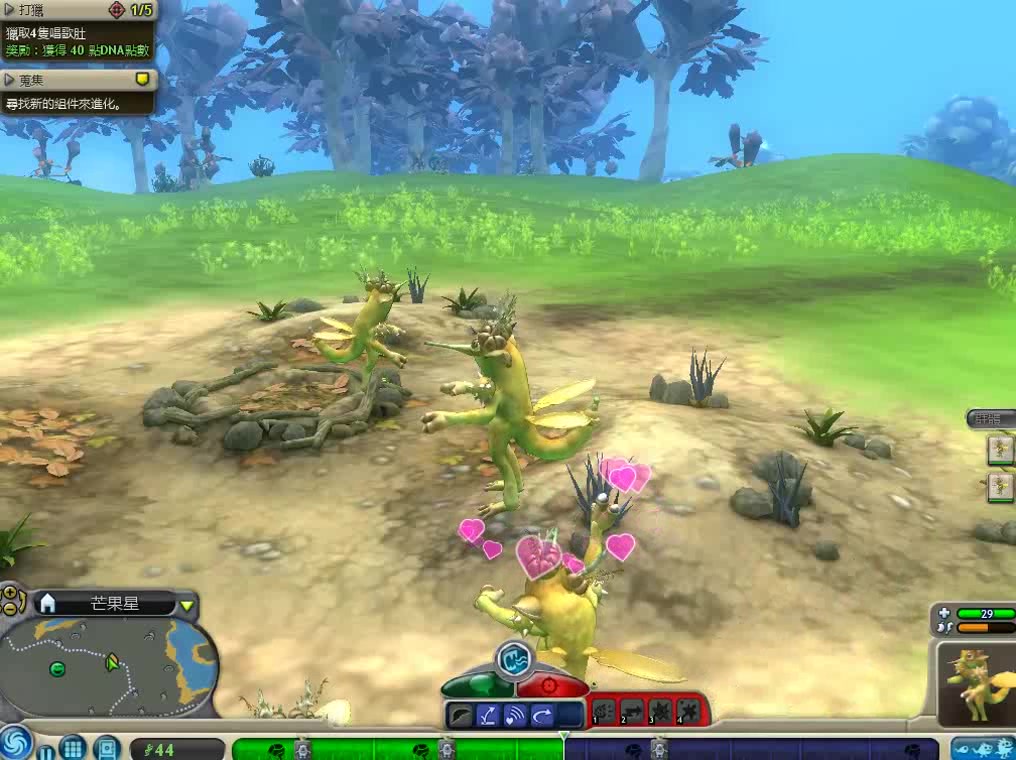Pause the game with pause button

[45, 748]
